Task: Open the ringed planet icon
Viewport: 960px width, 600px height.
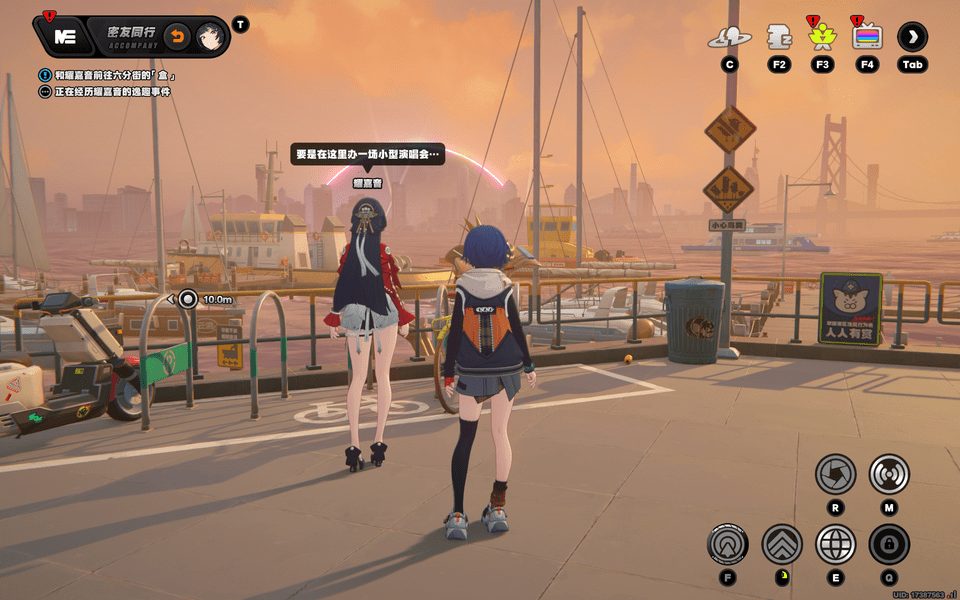Action: [x=730, y=38]
